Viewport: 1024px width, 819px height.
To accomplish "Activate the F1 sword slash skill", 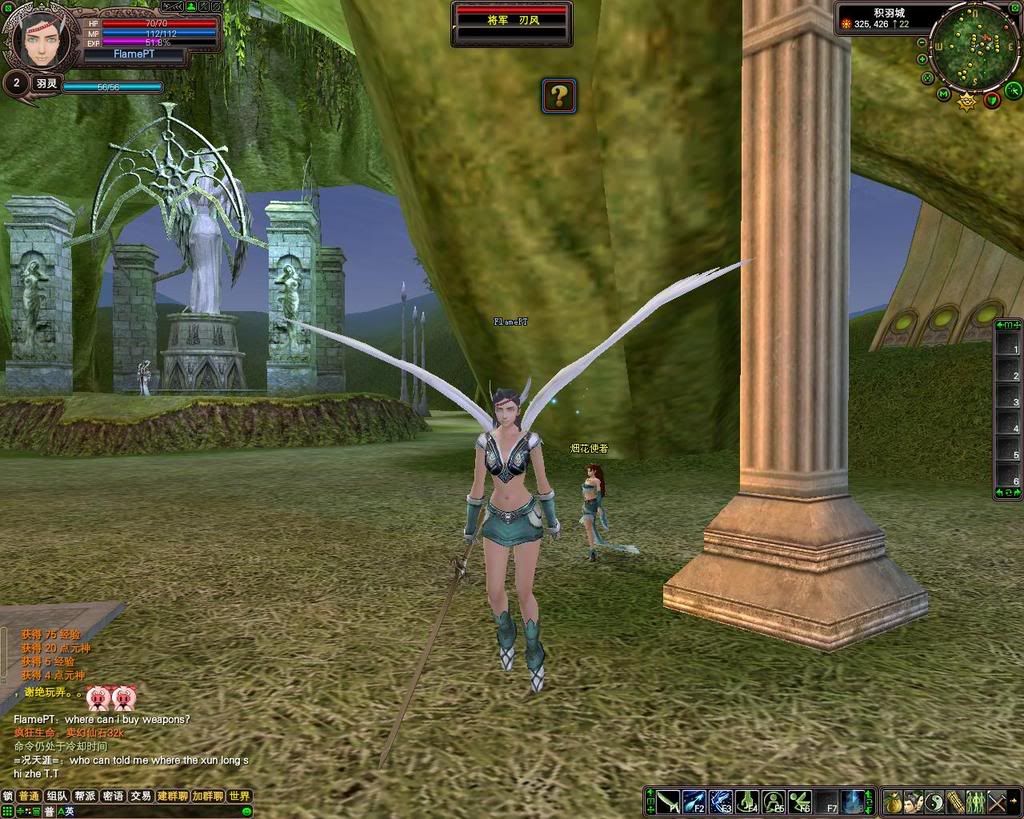I will coord(668,802).
